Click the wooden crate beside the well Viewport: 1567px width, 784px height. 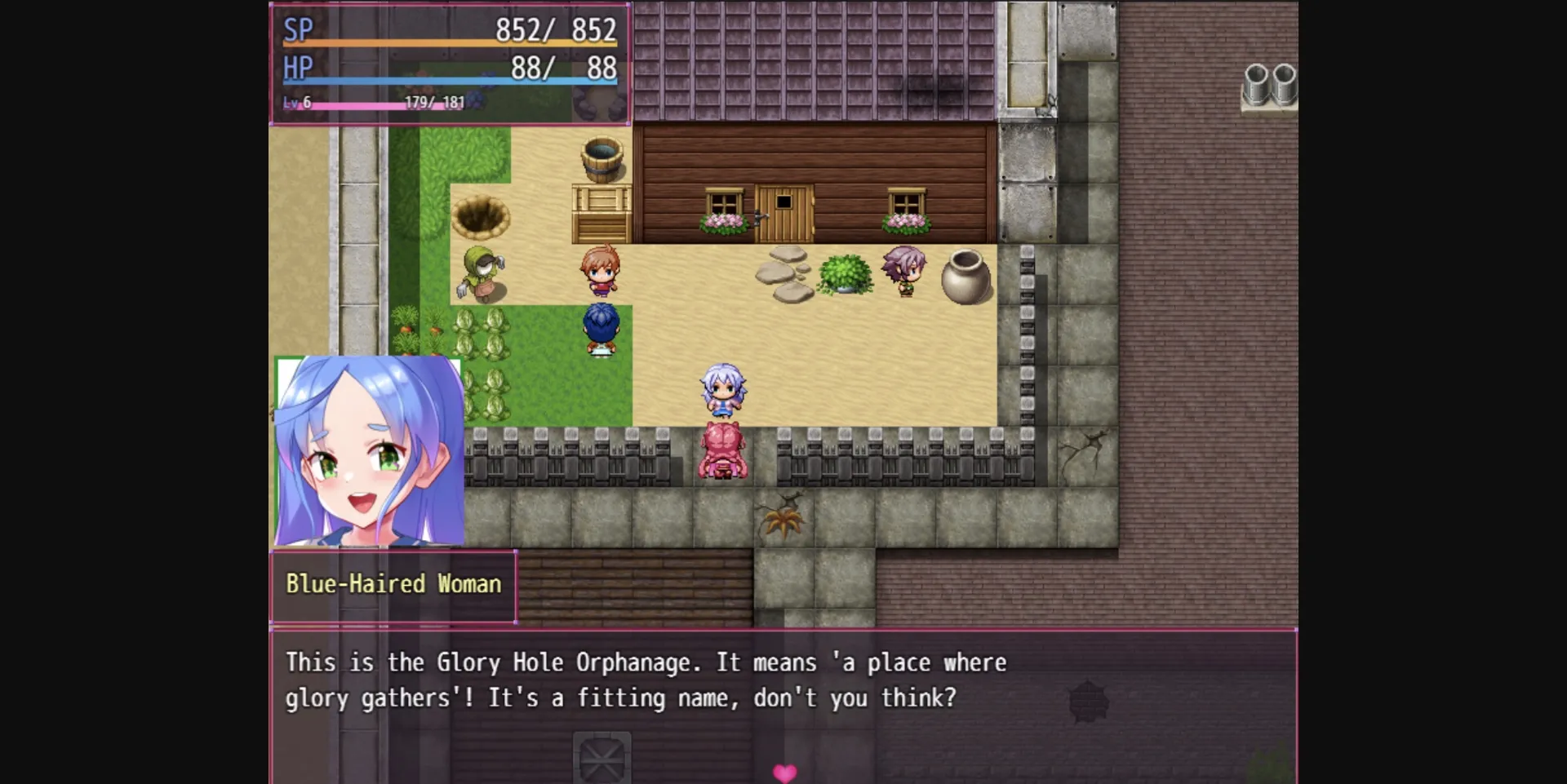pyautogui.click(x=601, y=209)
